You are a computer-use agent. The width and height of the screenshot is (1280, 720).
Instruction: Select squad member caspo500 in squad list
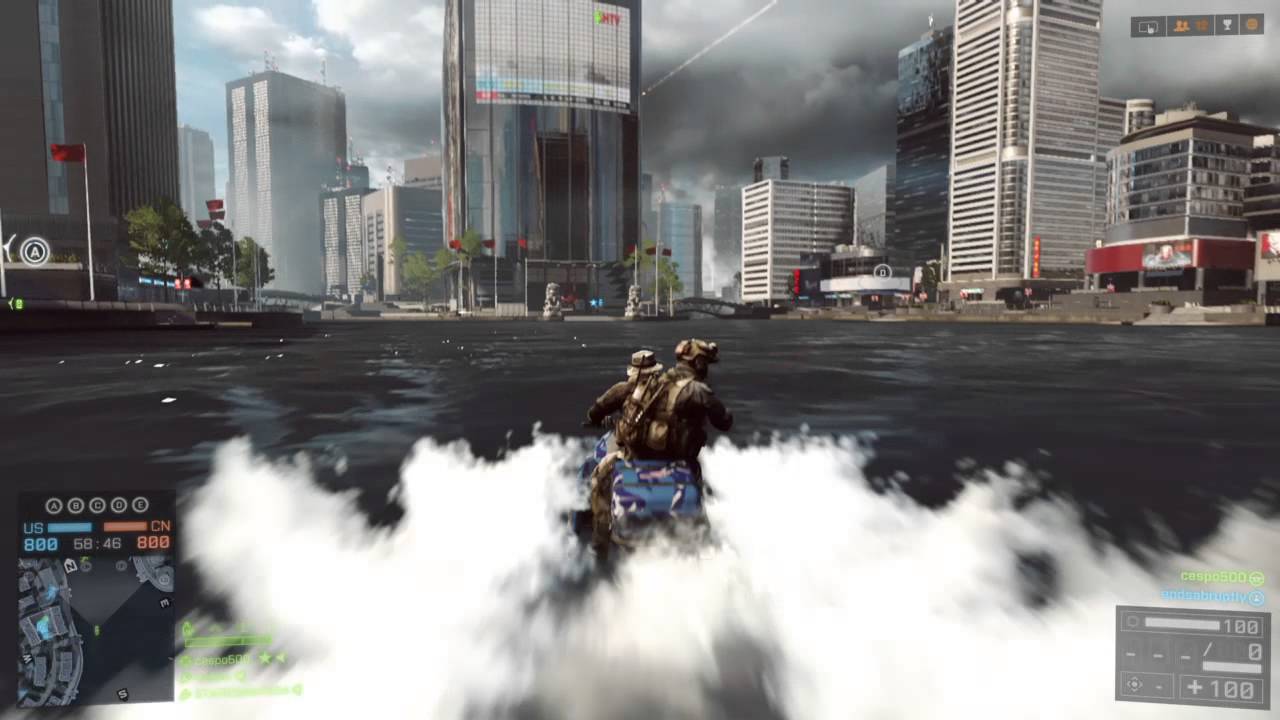[222, 659]
